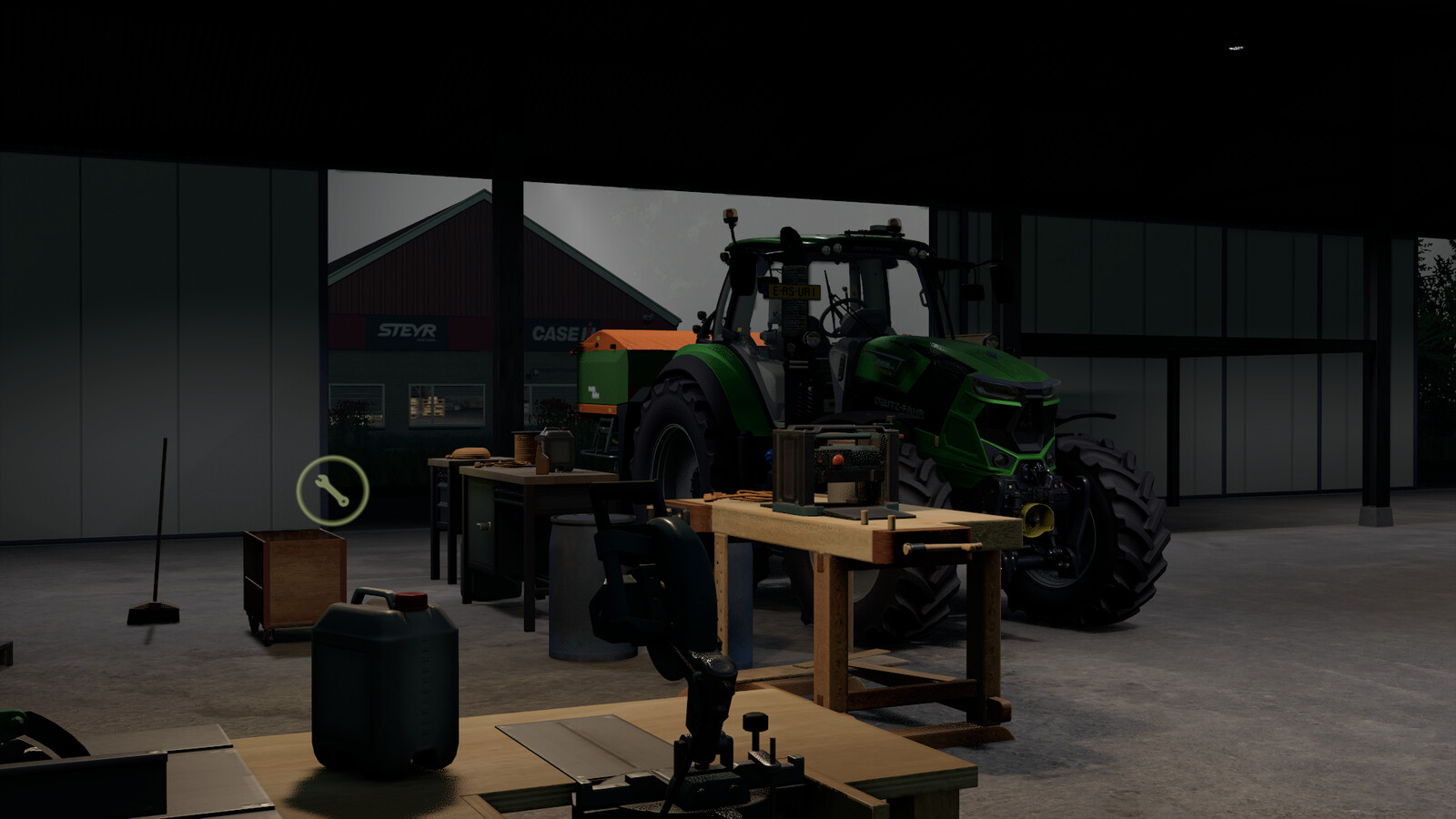Click the Deutz-Fahr logo on the hood side
The height and width of the screenshot is (819, 1456).
tap(898, 407)
